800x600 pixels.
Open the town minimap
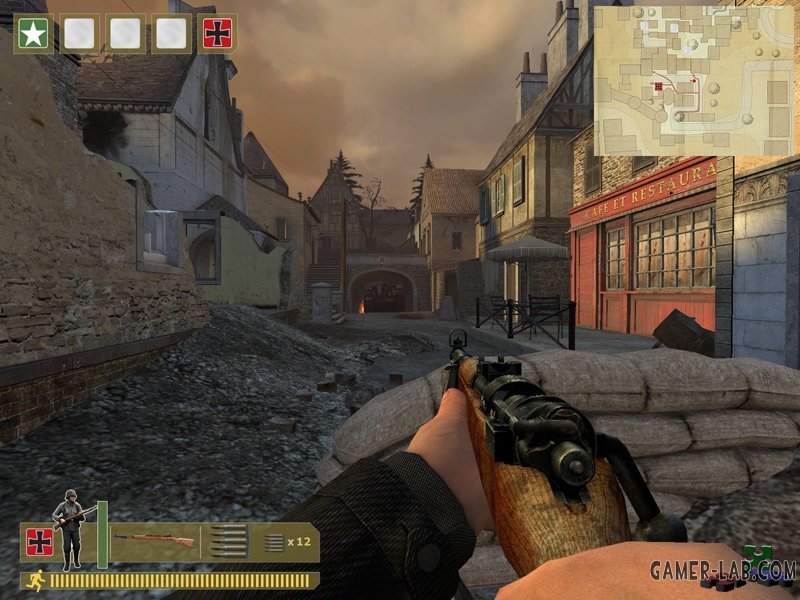(x=694, y=81)
